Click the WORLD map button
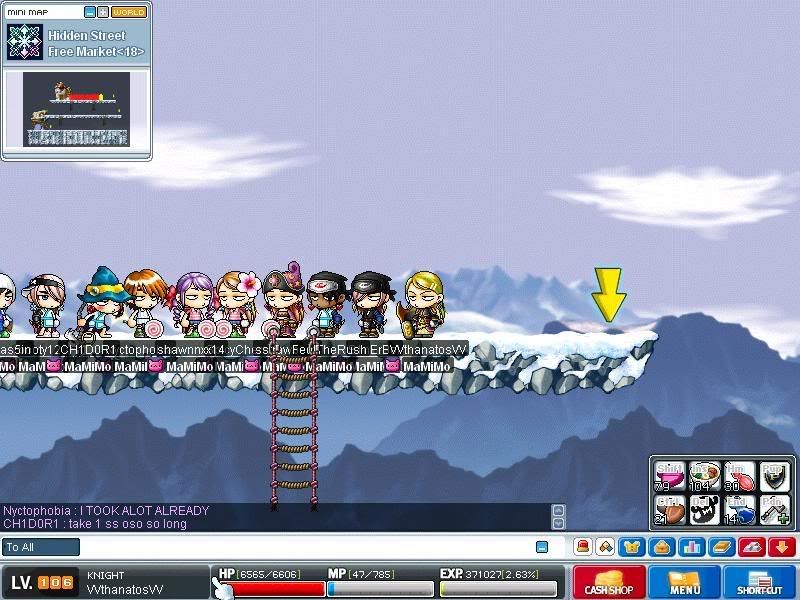This screenshot has height=600, width=800. coord(128,12)
